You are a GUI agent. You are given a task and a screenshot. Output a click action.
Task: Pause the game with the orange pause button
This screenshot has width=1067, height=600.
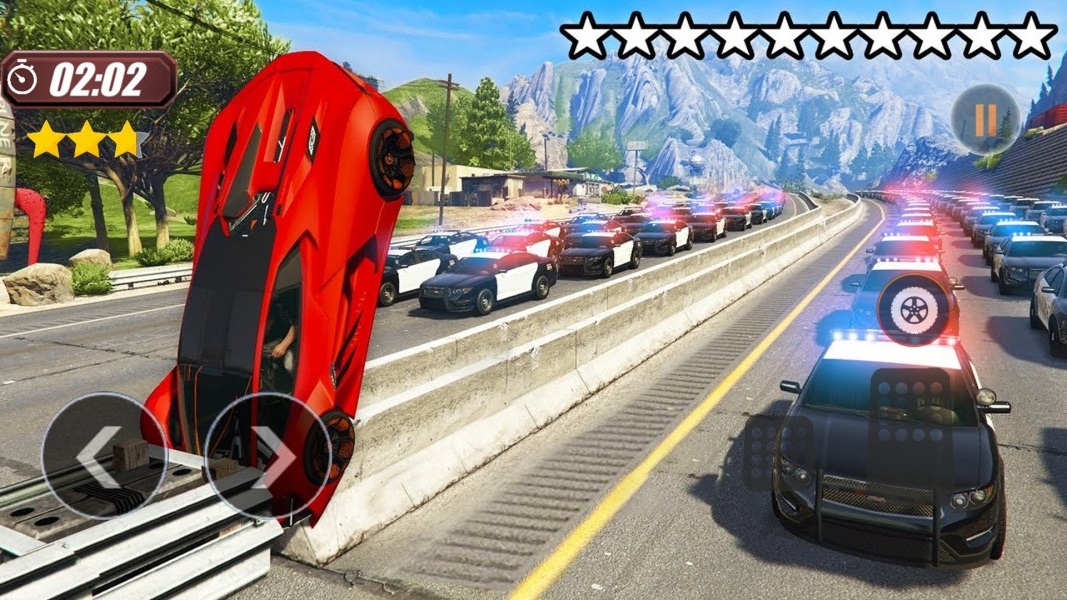point(985,120)
